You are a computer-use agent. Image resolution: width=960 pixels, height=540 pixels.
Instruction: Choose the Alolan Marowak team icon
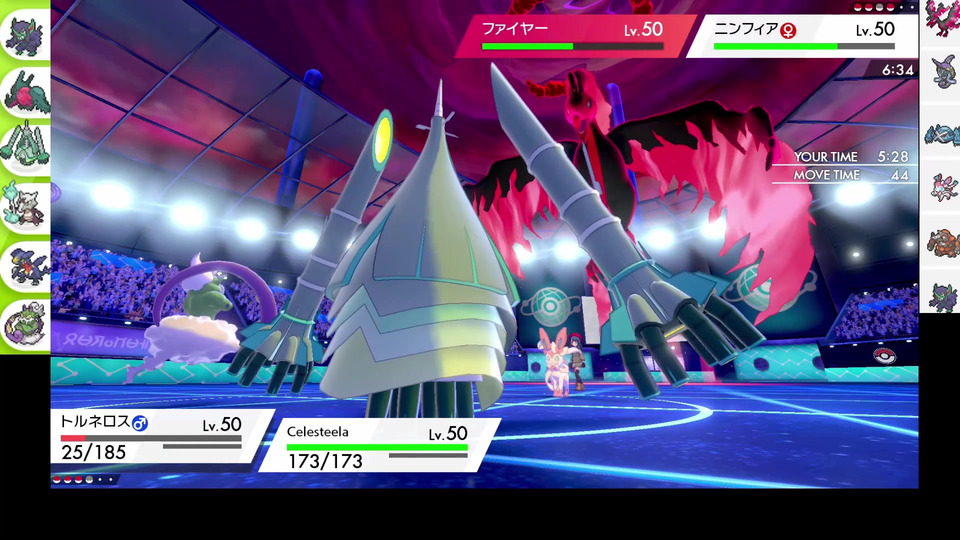[25, 208]
